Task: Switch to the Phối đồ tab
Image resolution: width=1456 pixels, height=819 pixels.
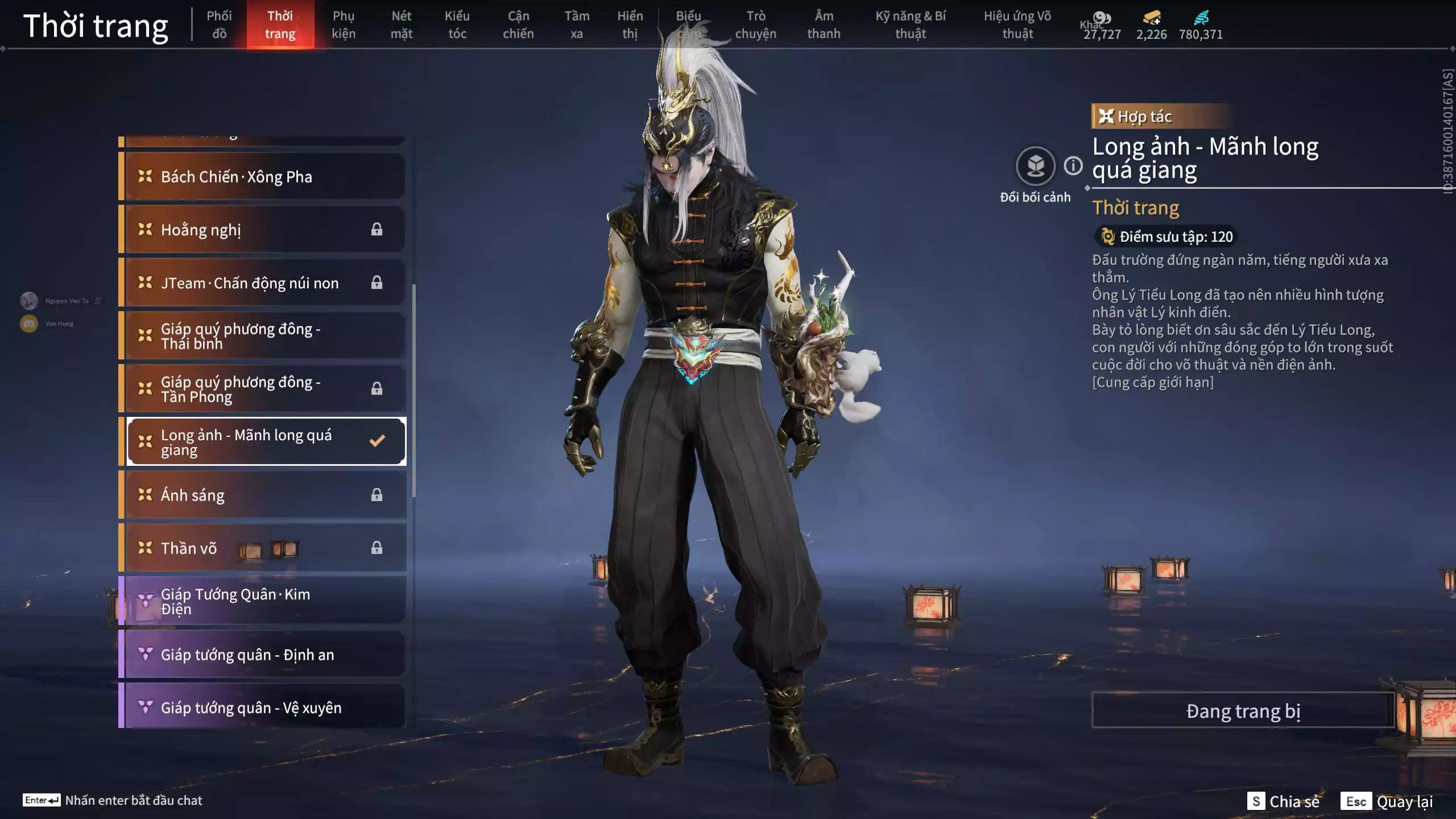Action: [x=219, y=24]
